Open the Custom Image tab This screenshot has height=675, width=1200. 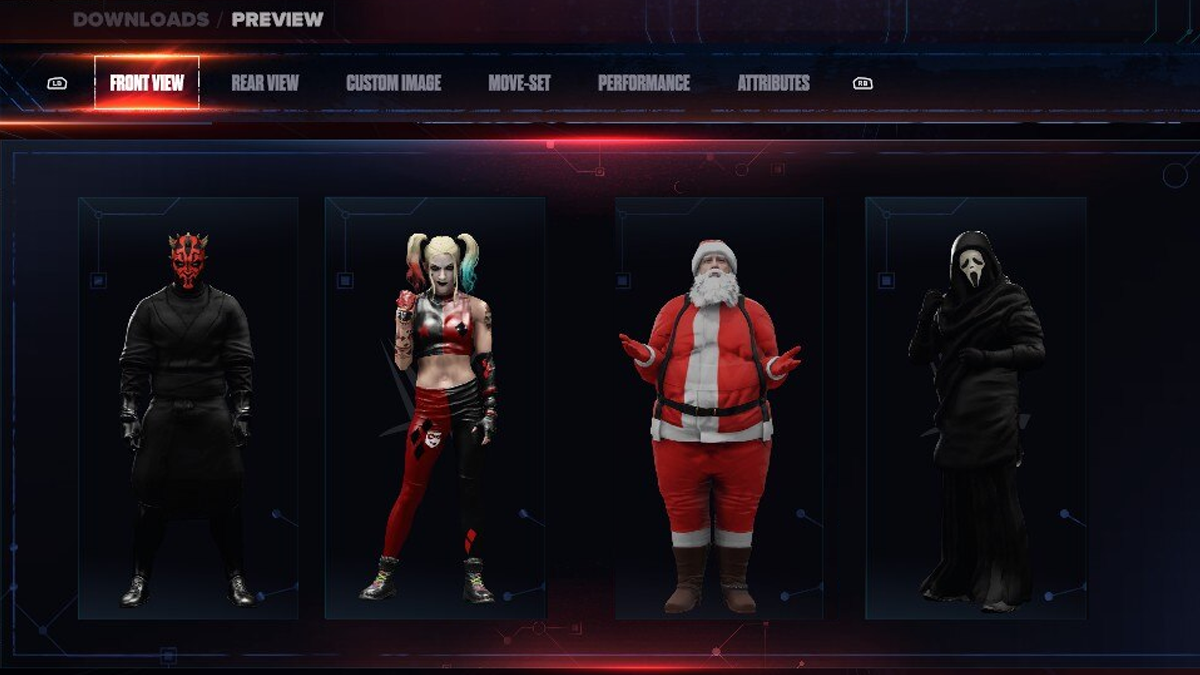pos(393,83)
